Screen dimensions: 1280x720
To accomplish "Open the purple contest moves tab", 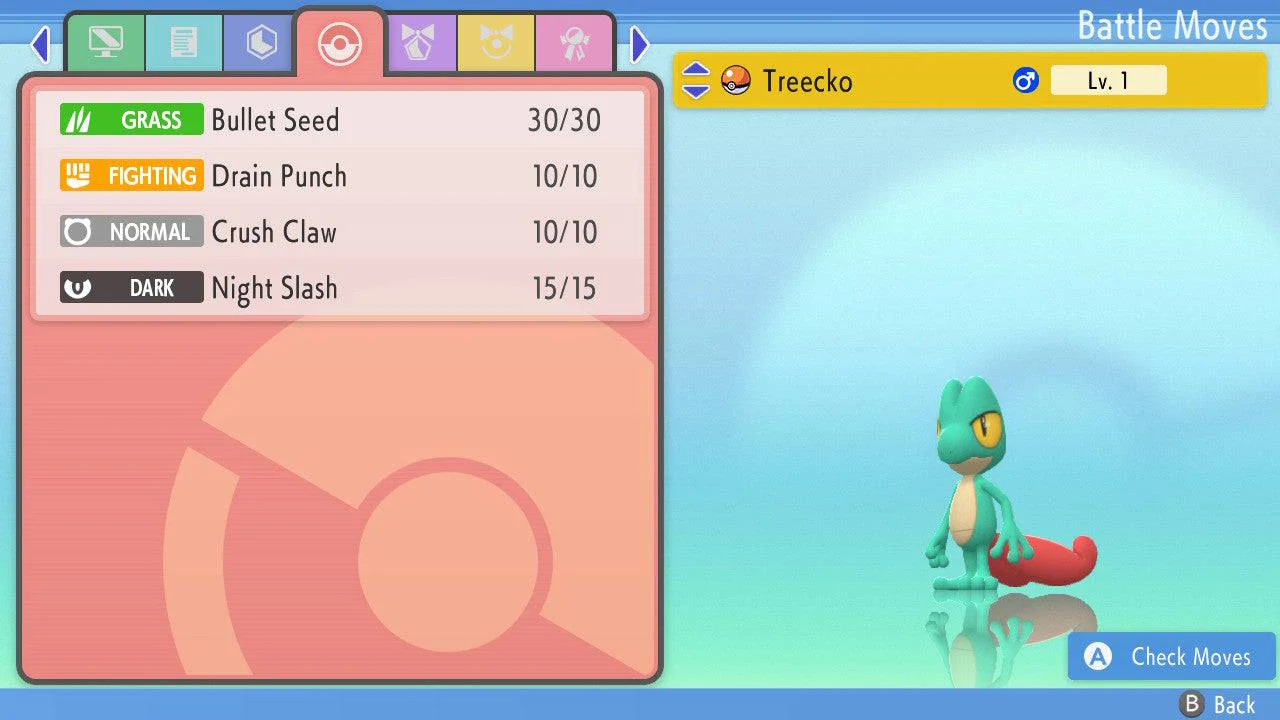I will pos(418,43).
